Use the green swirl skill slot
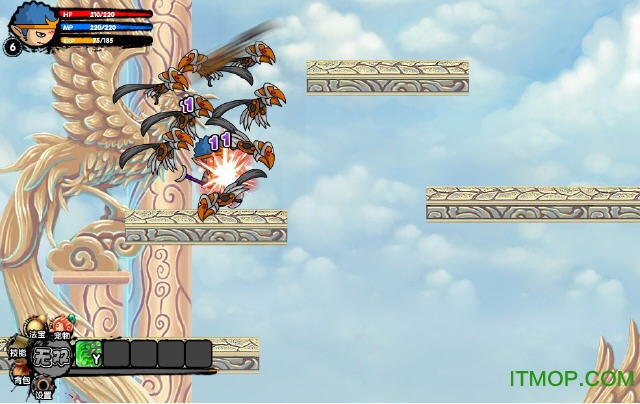Viewport: 640px width, 404px height. click(x=89, y=354)
